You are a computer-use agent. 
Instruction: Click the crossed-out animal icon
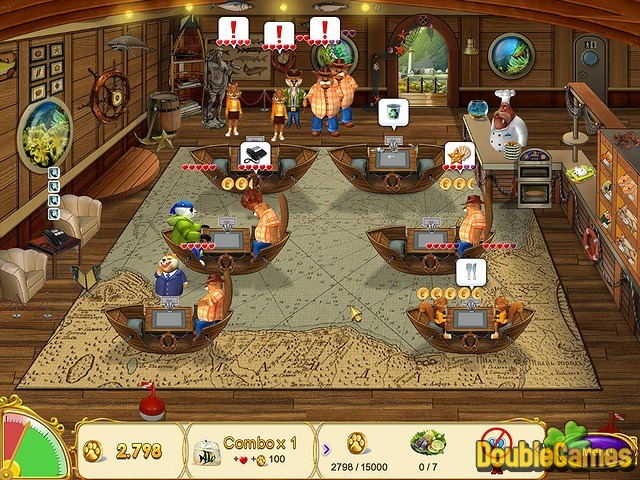496,440
